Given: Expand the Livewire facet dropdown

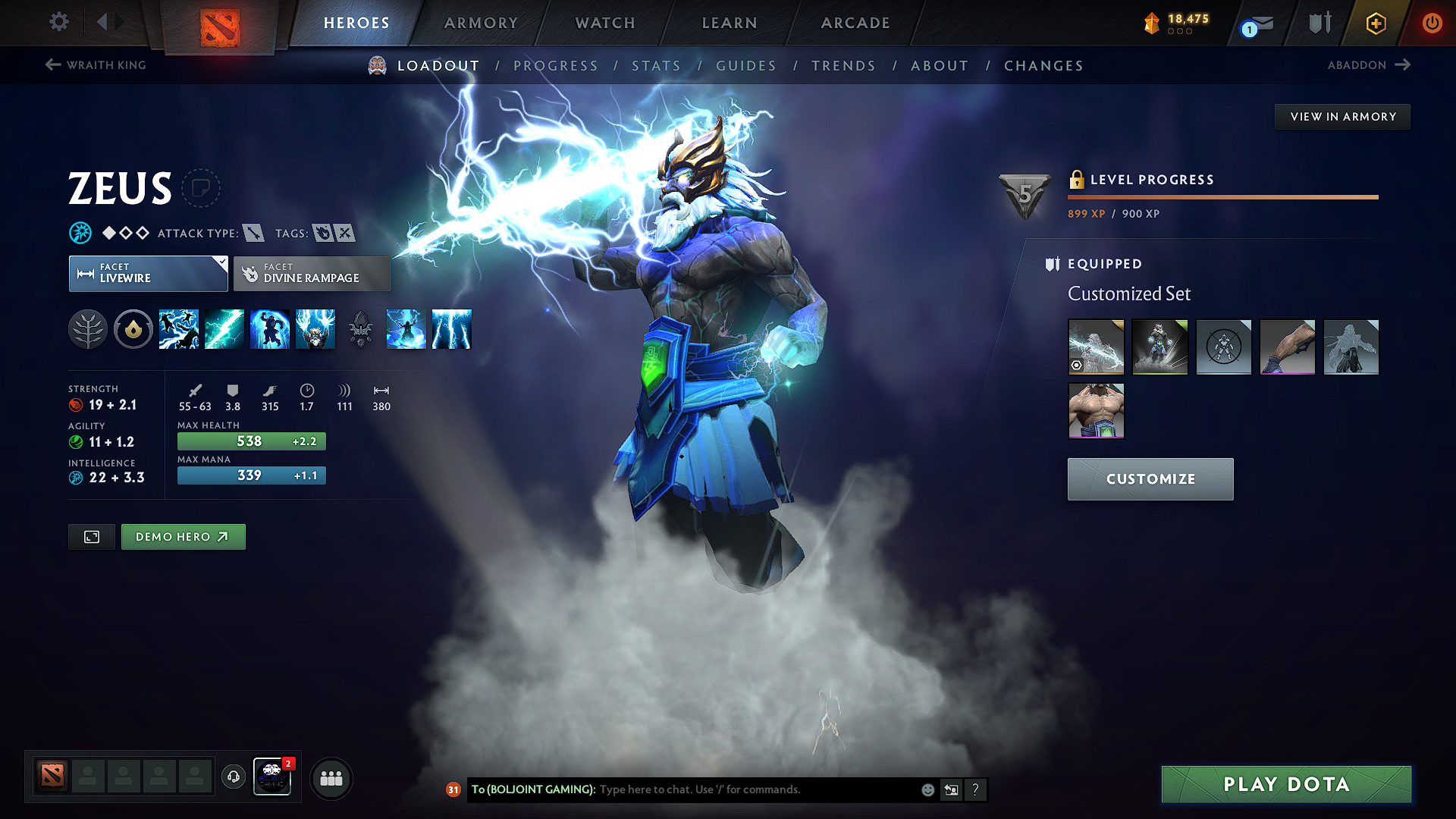Looking at the screenshot, I should tap(221, 263).
